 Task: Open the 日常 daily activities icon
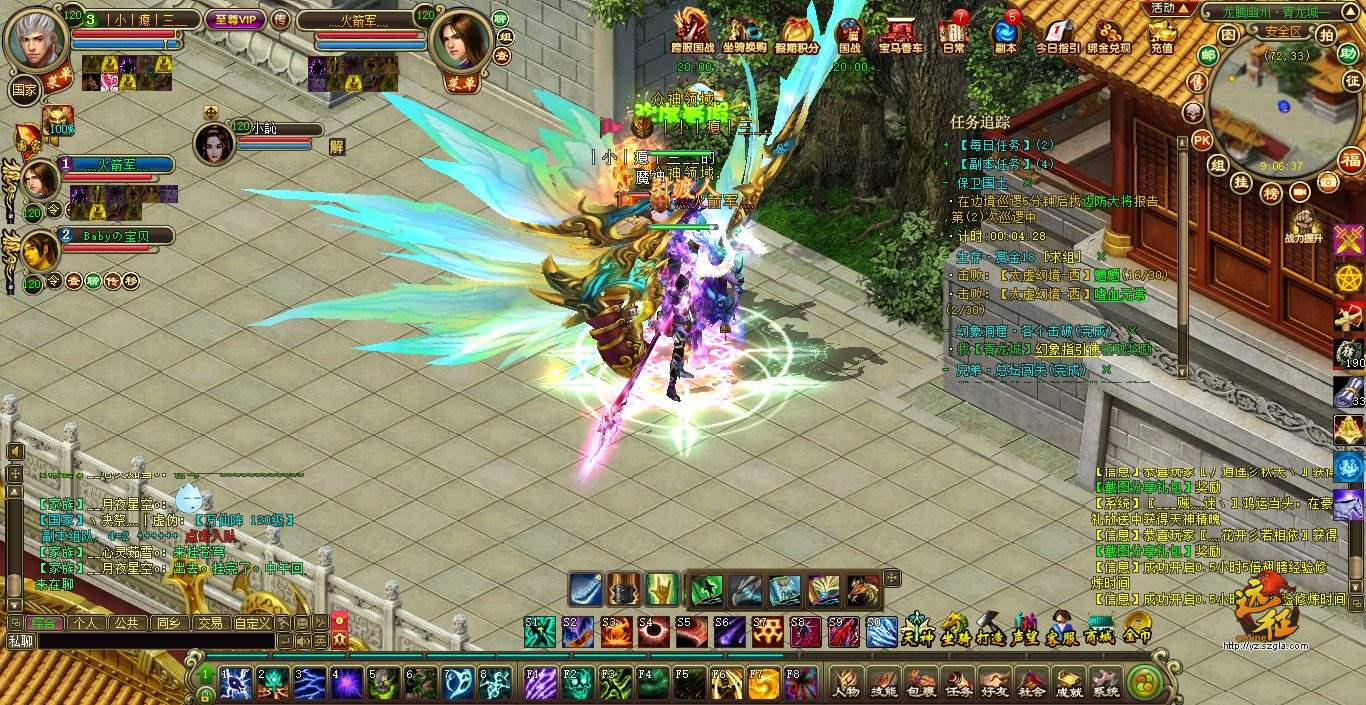954,34
